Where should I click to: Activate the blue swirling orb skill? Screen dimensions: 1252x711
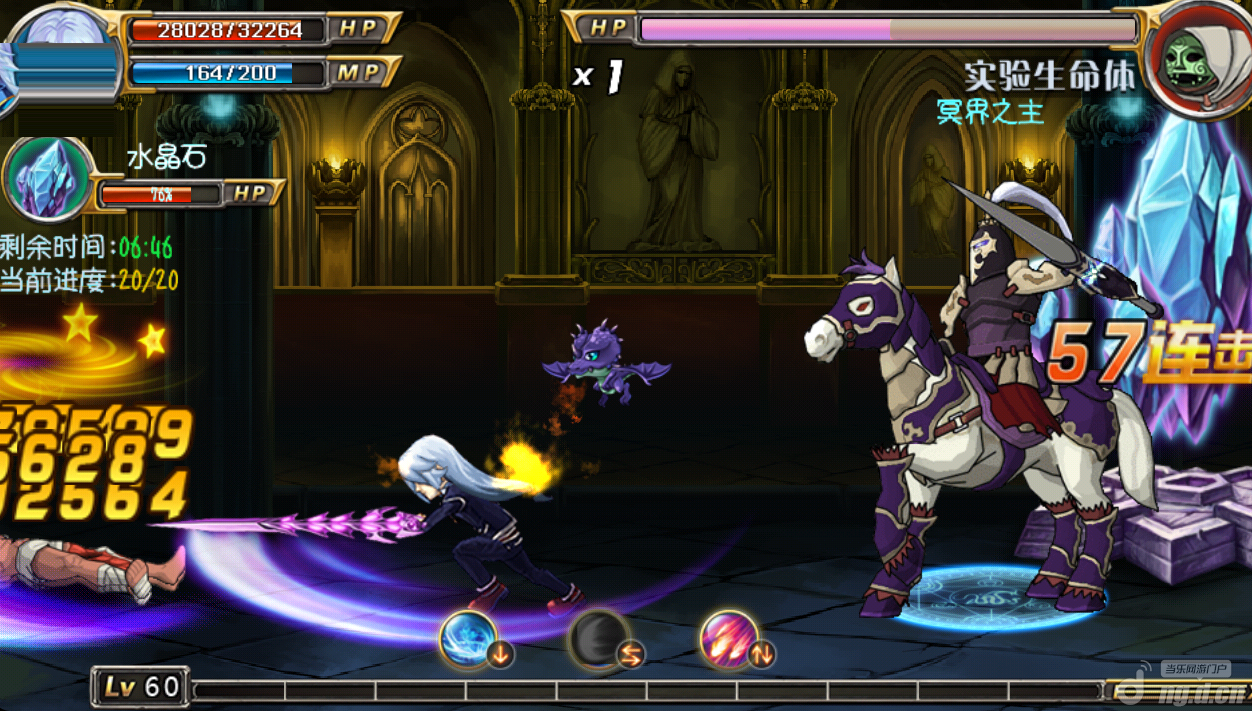pos(468,638)
